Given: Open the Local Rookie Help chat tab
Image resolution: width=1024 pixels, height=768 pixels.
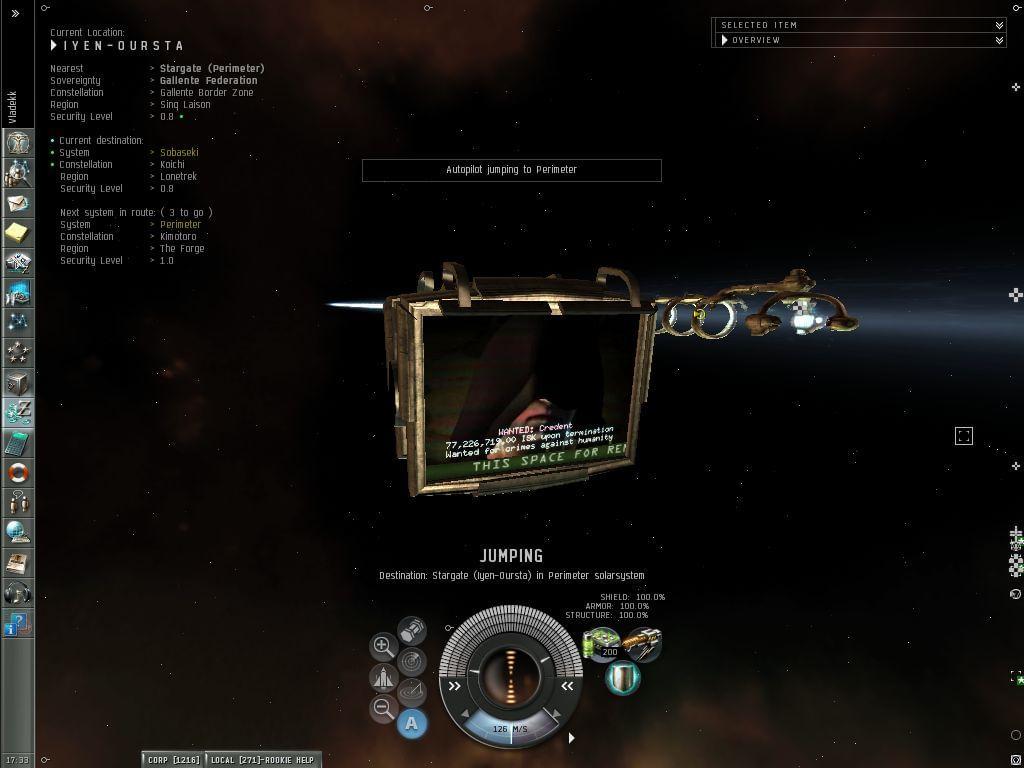Looking at the screenshot, I should [262, 760].
